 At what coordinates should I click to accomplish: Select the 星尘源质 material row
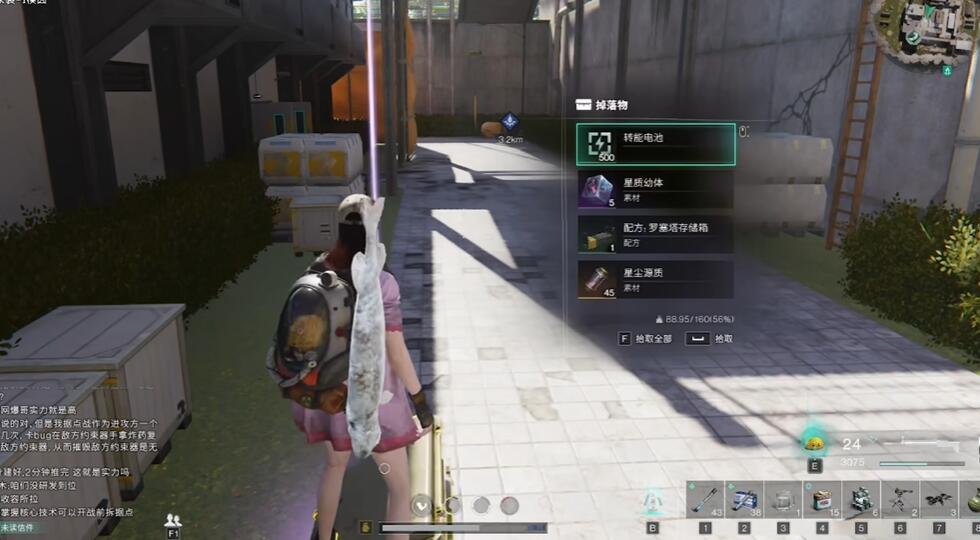pos(655,279)
